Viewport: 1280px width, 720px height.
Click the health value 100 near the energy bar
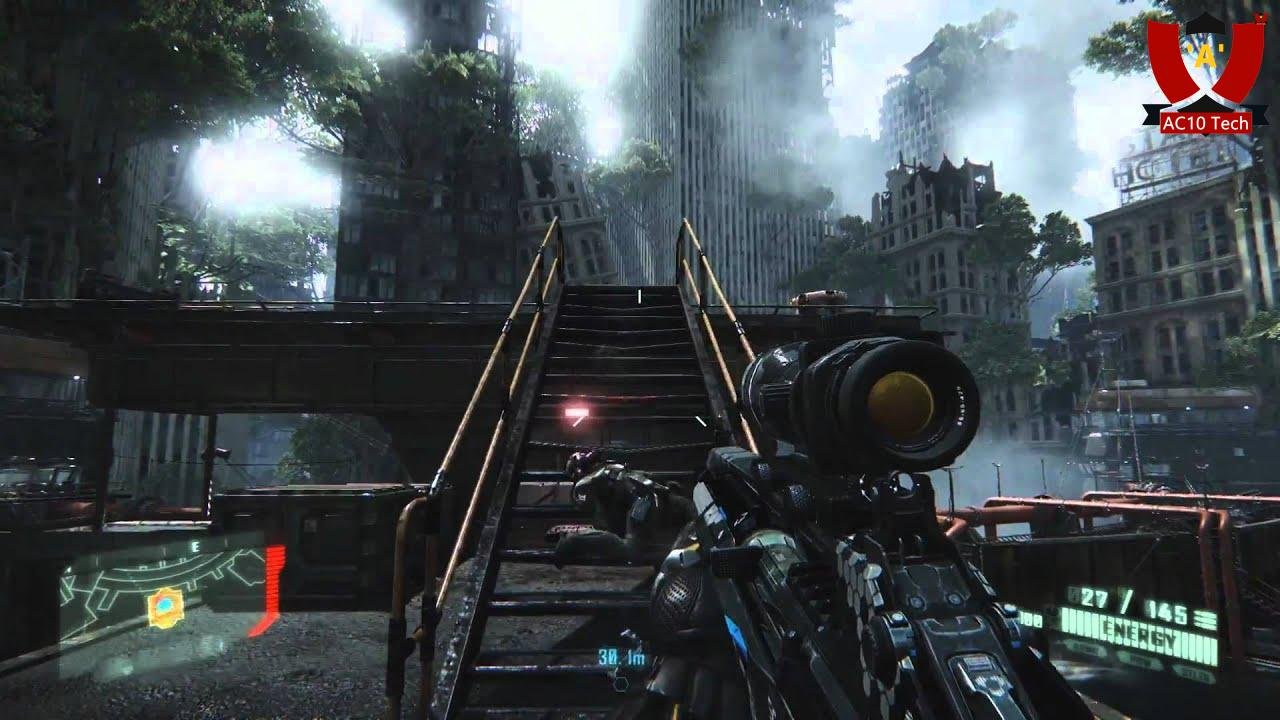coord(1030,618)
